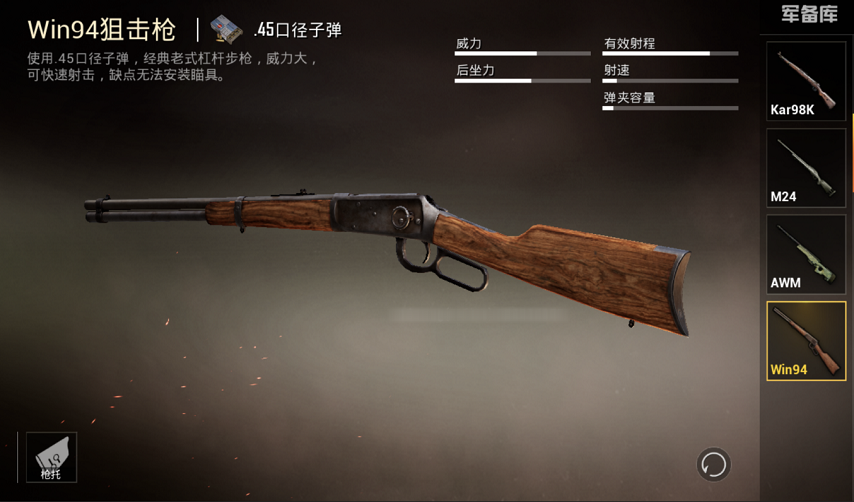The height and width of the screenshot is (502, 854).
Task: Select the highlighted Win94 thumbnail
Action: (x=806, y=341)
